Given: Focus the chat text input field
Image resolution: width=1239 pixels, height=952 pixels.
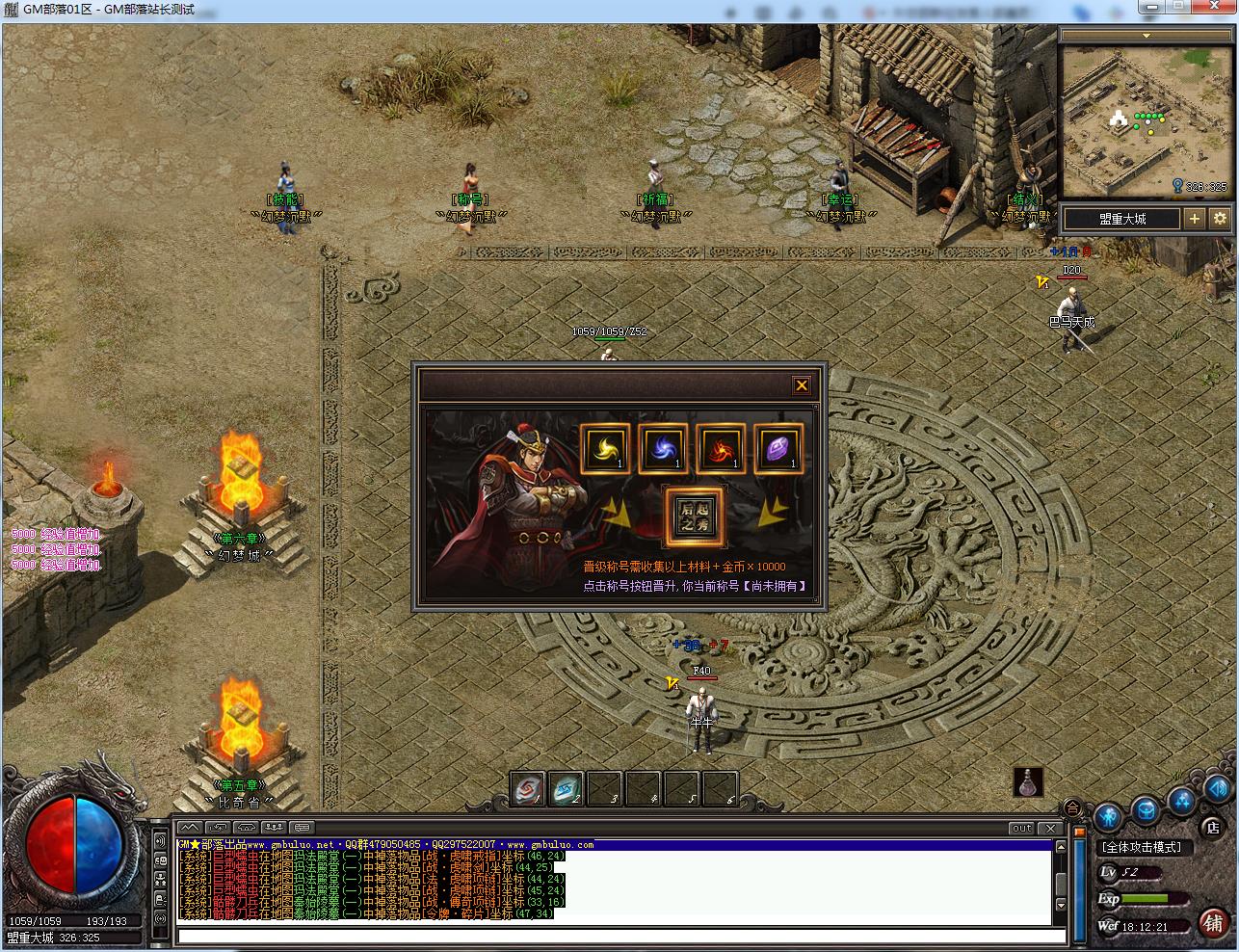Looking at the screenshot, I should (x=617, y=936).
